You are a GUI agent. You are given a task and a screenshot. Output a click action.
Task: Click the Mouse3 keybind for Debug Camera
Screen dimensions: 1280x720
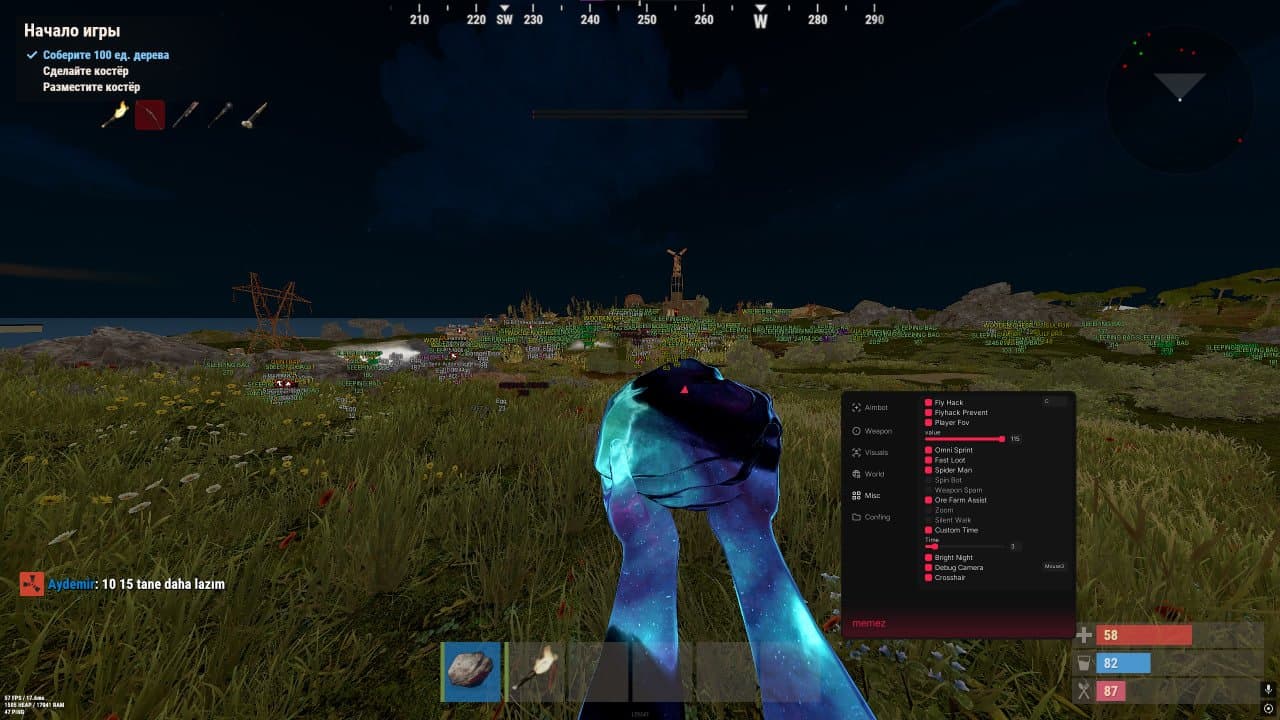pyautogui.click(x=1053, y=566)
